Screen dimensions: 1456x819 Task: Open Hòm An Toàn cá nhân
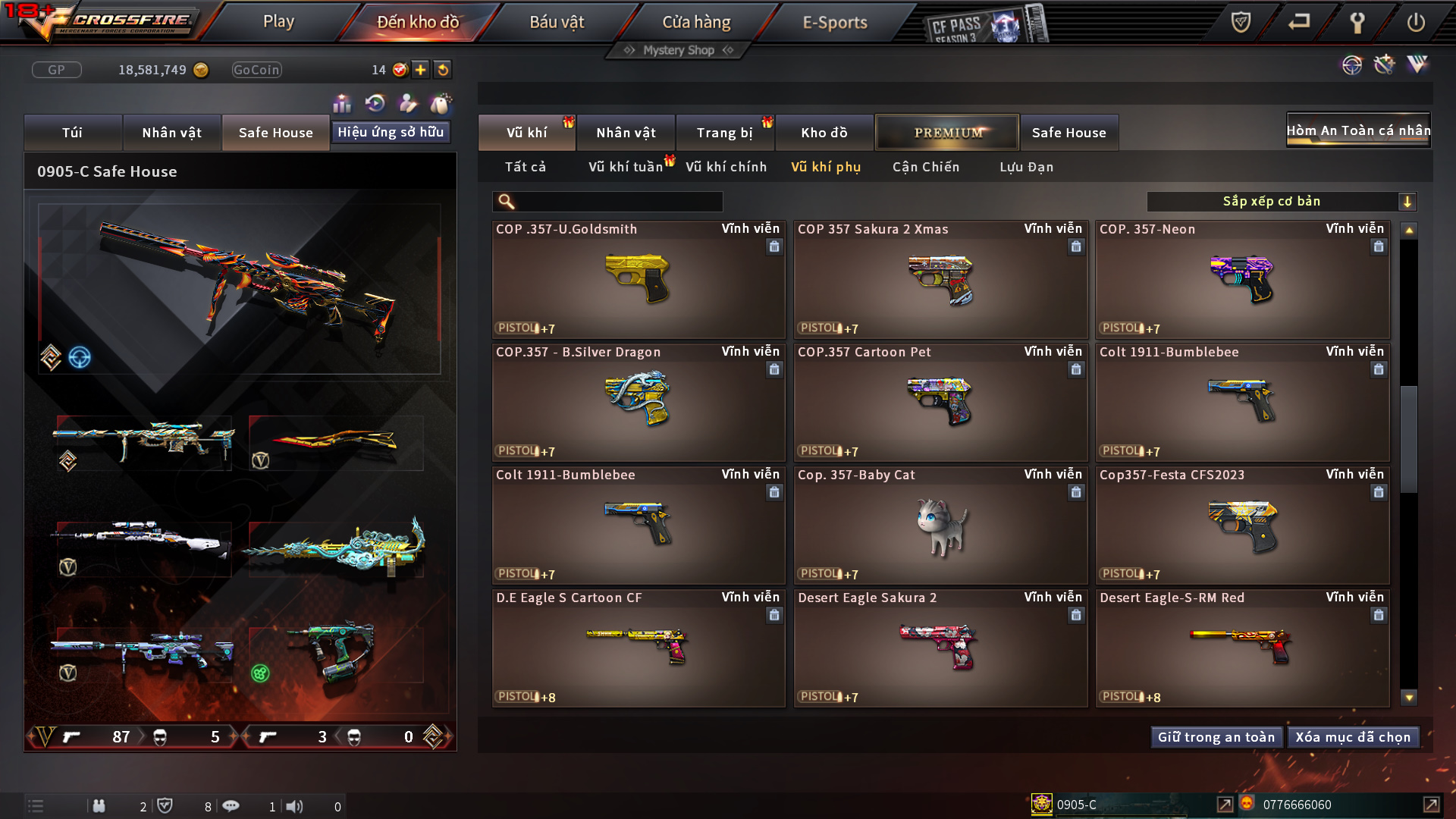(1357, 130)
